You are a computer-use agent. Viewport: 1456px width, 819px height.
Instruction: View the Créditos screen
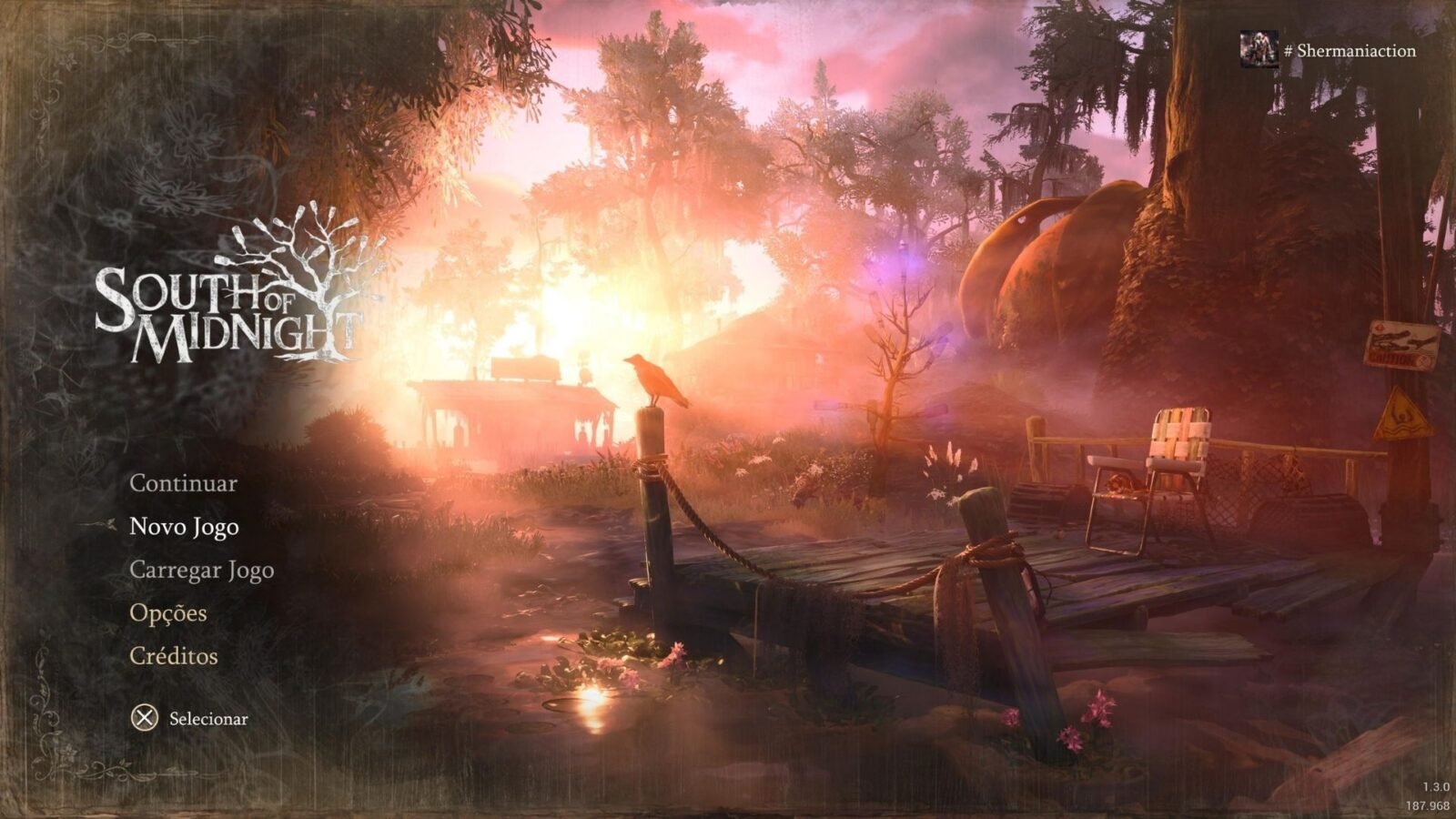point(173,655)
